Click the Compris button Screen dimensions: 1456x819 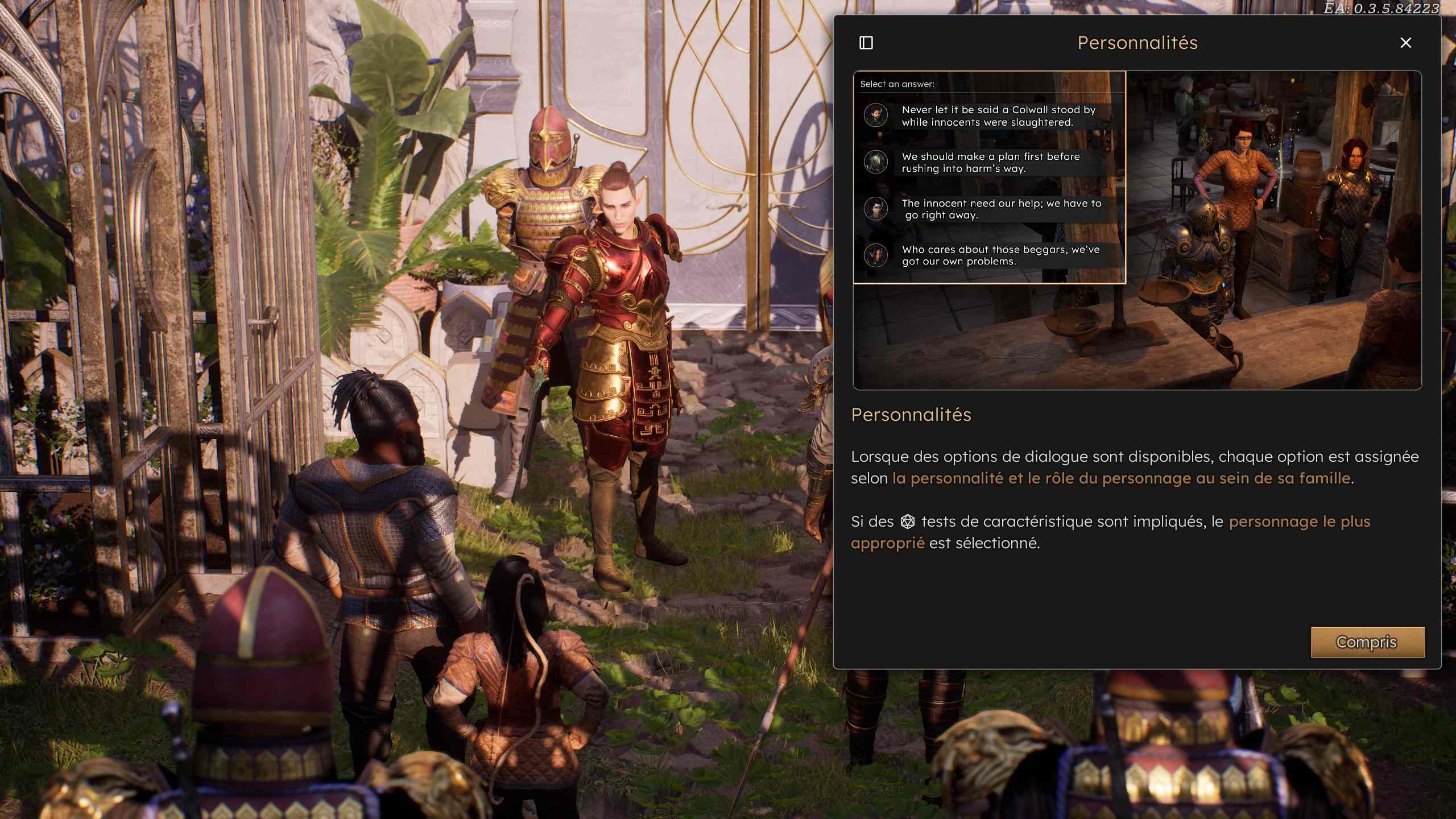coord(1367,642)
